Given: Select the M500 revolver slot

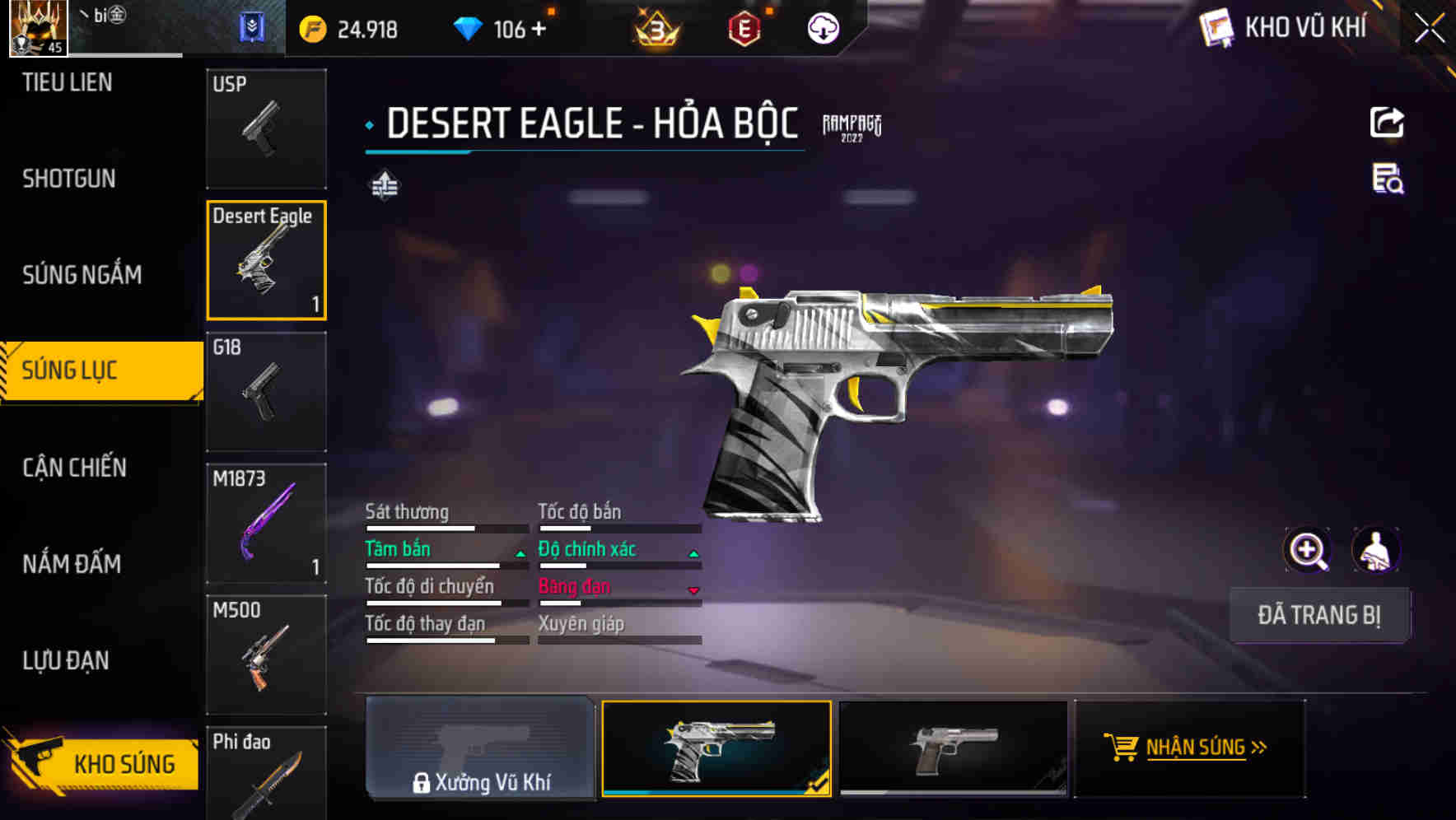Looking at the screenshot, I should [x=266, y=655].
